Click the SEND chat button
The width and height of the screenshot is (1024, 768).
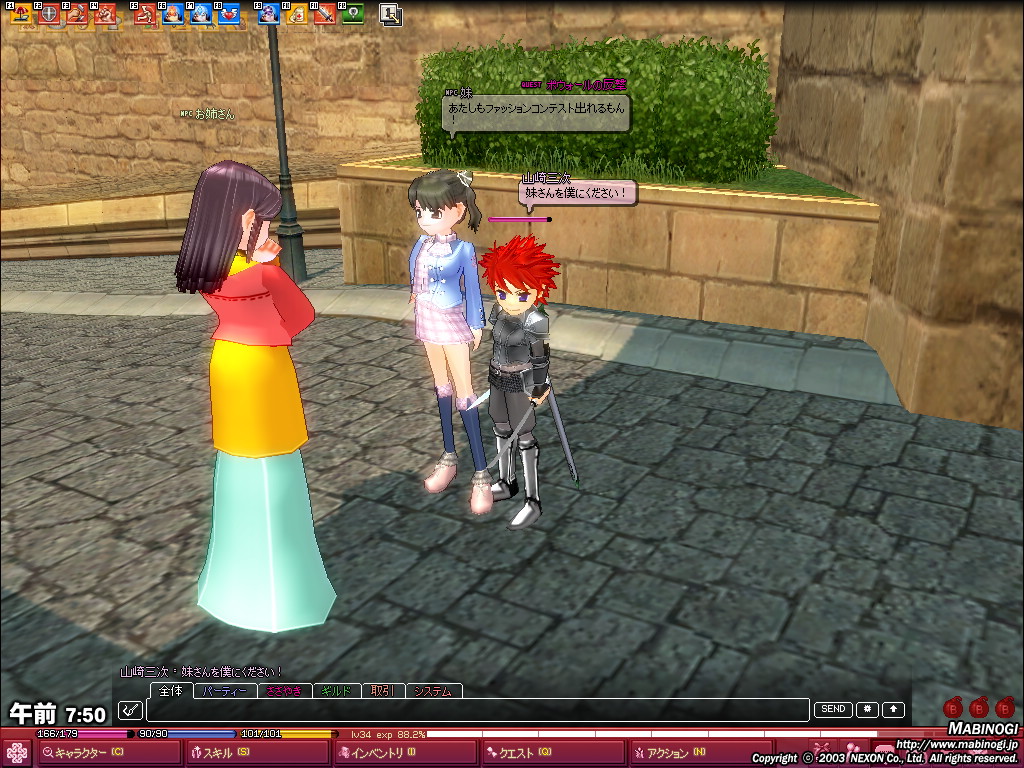pos(833,710)
